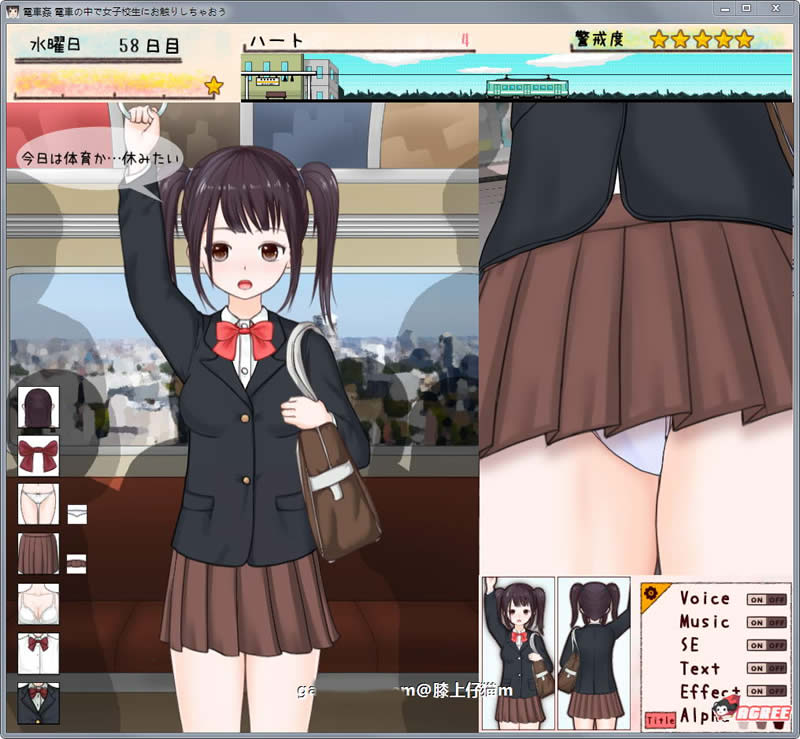Select the brown pleated skirt icon
The height and width of the screenshot is (739, 800).
click(39, 554)
